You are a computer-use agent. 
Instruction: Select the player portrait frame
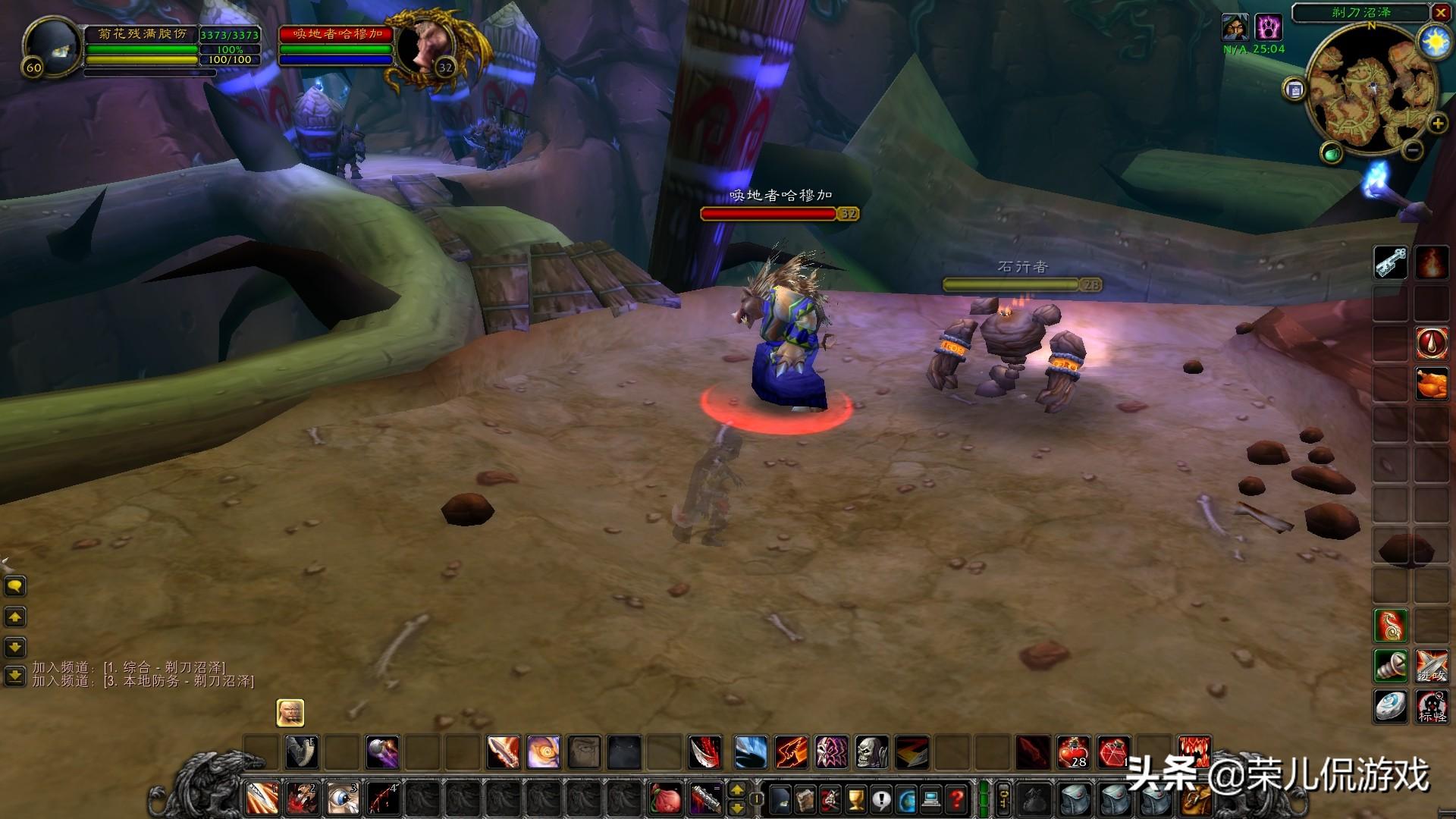(x=52, y=45)
